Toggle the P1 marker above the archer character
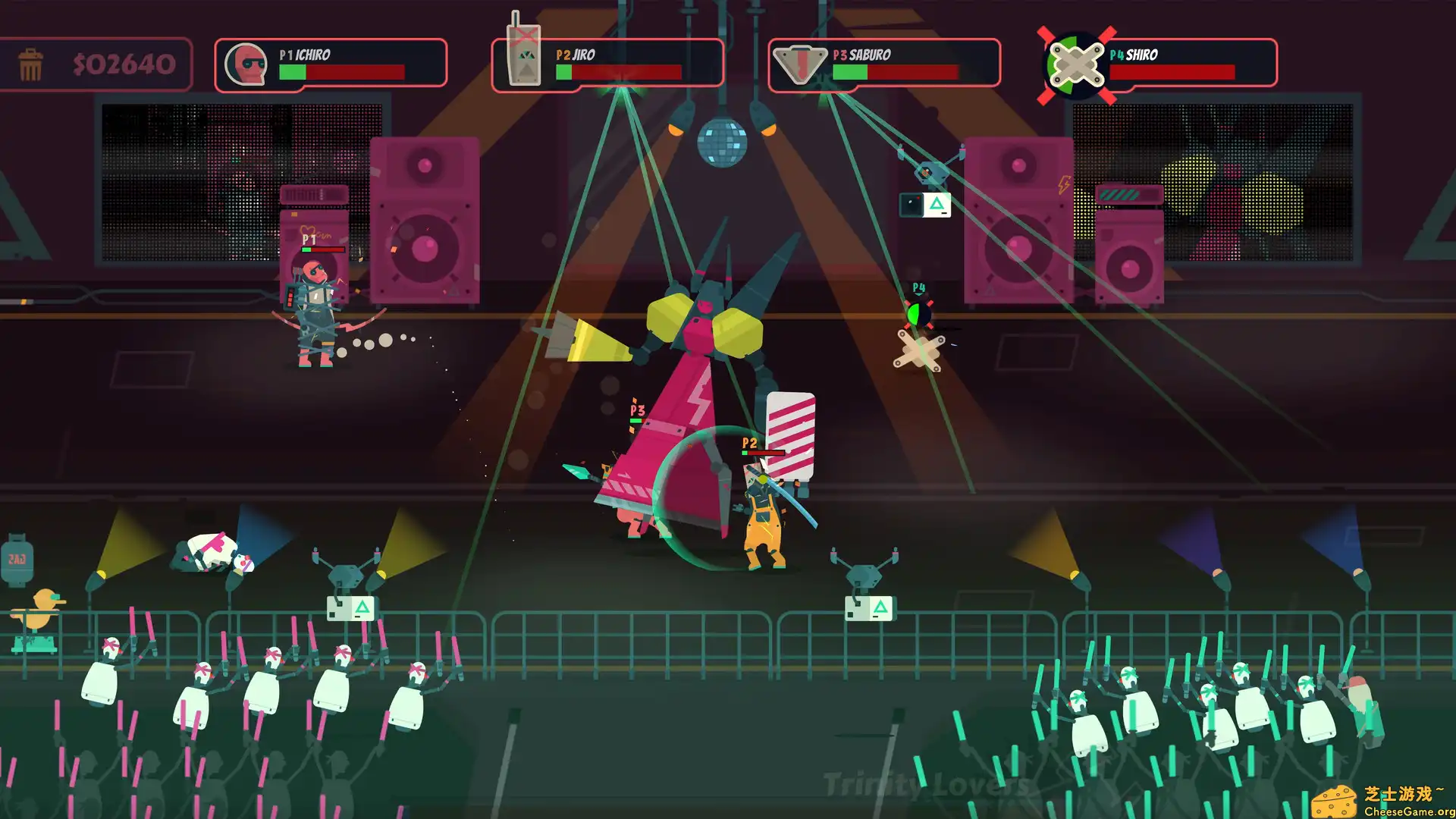 309,239
